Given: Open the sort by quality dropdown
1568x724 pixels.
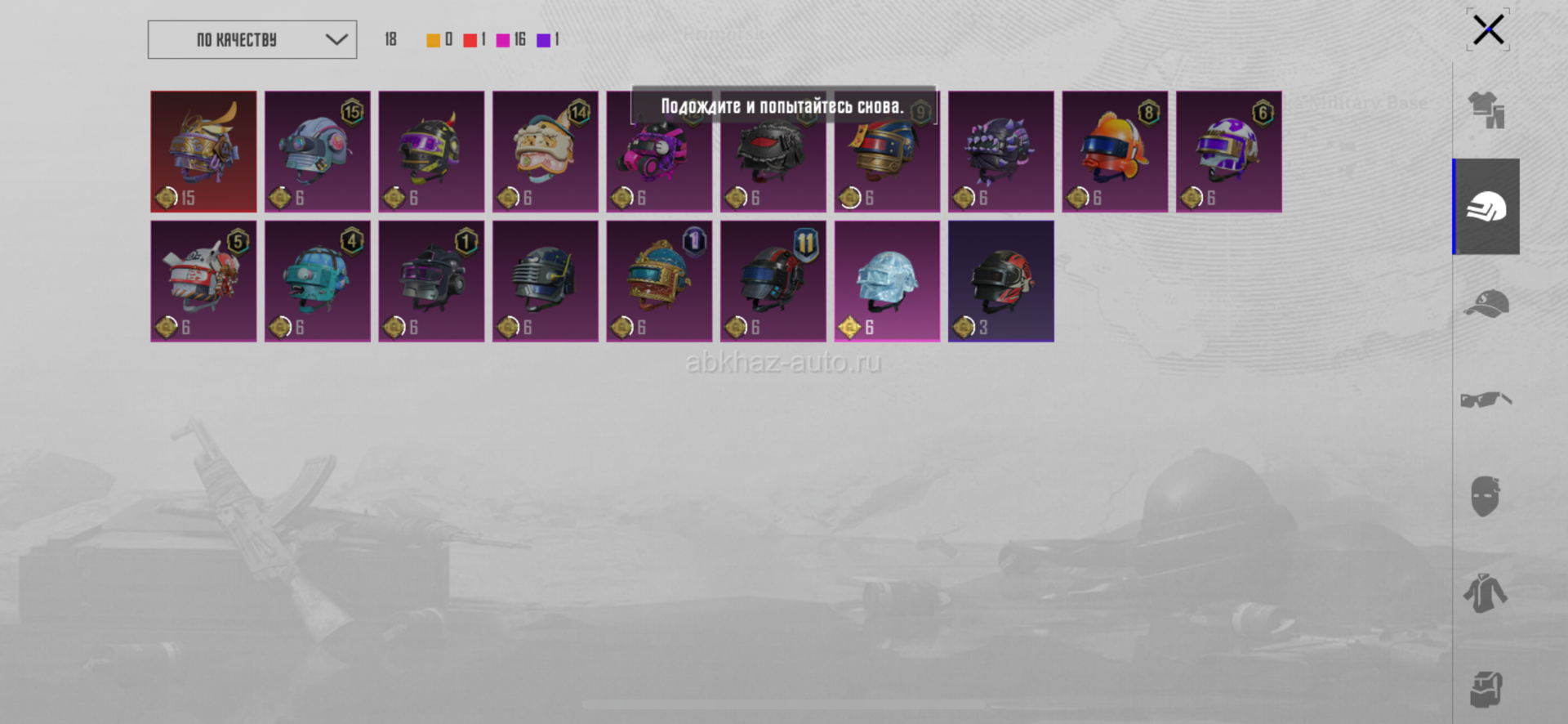Looking at the screenshot, I should (x=252, y=40).
